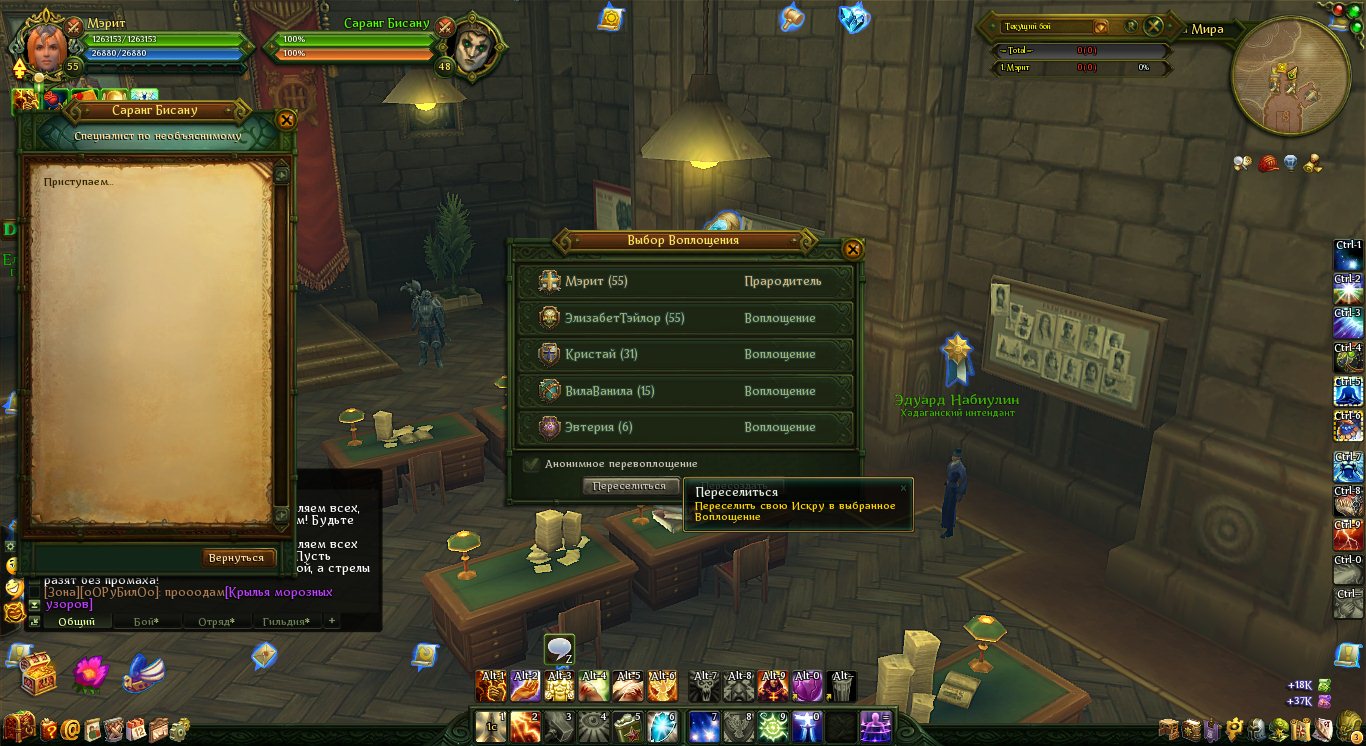Activate the lightning ability in slot 2
The image size is (1366, 746).
click(526, 726)
